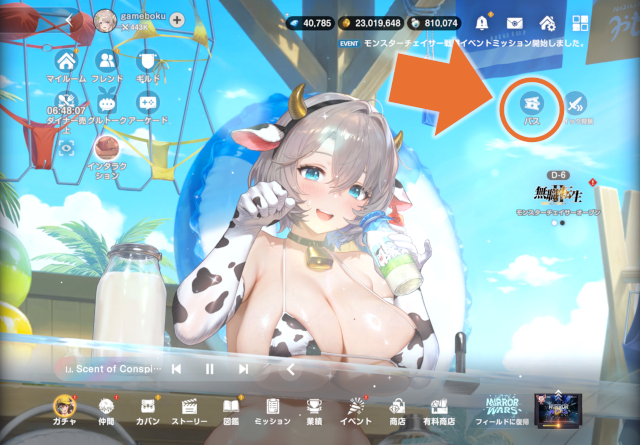Open the ミッション missions list

[272, 408]
